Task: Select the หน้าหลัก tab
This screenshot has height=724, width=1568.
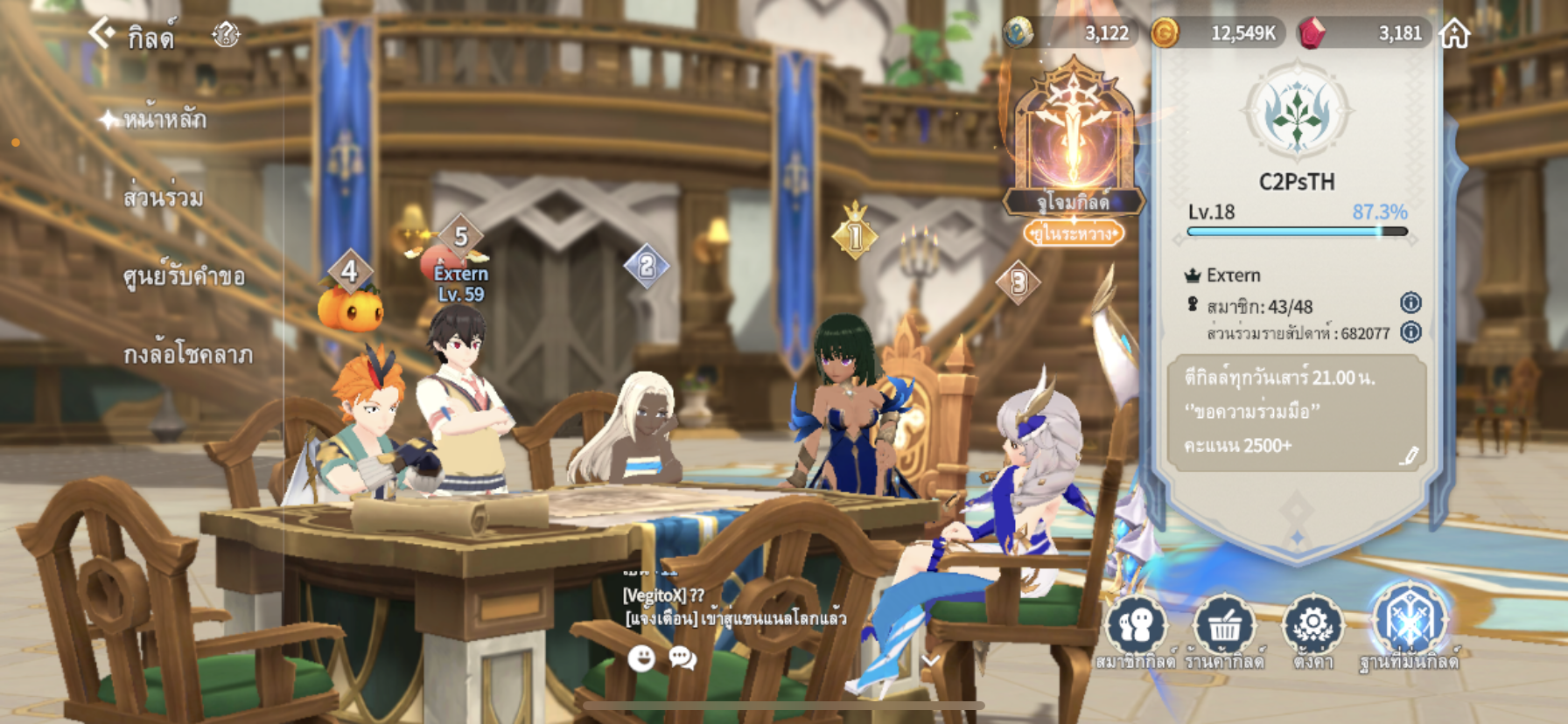Action: pos(164,119)
